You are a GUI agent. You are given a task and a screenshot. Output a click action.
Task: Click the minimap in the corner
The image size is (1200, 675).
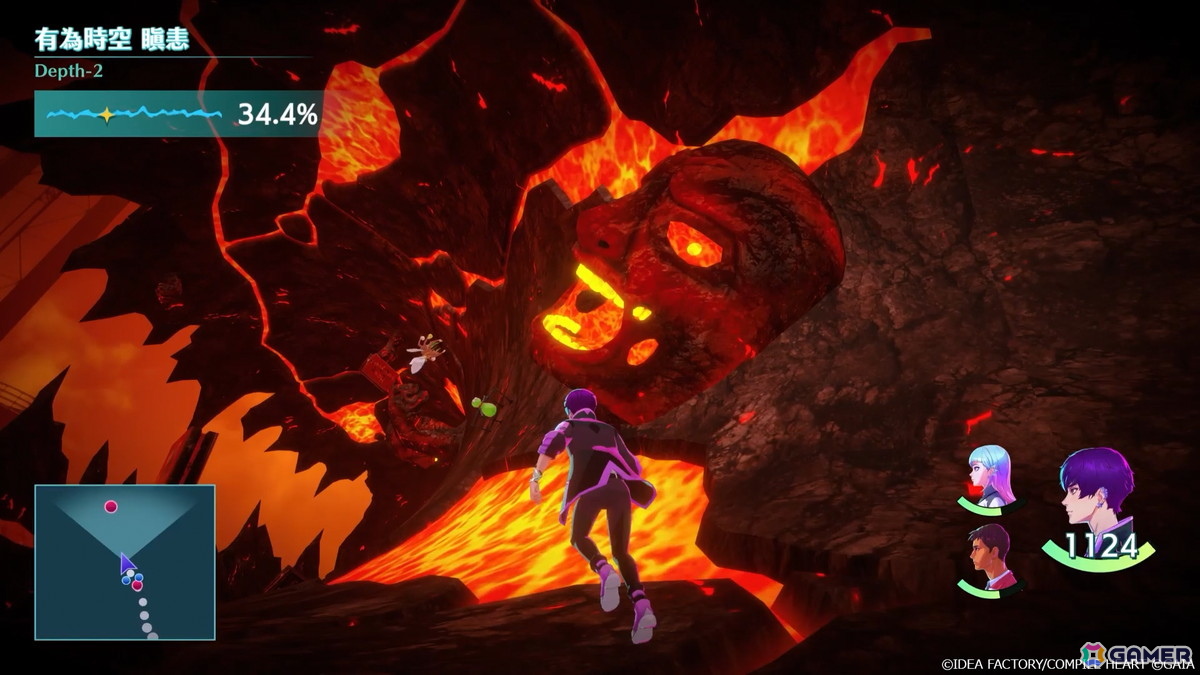(125, 562)
